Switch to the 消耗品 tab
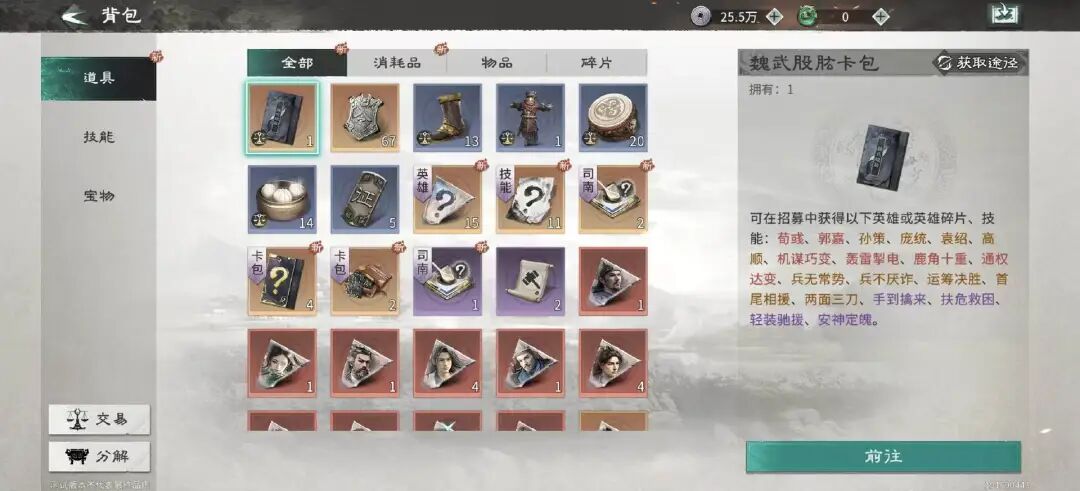 point(397,62)
